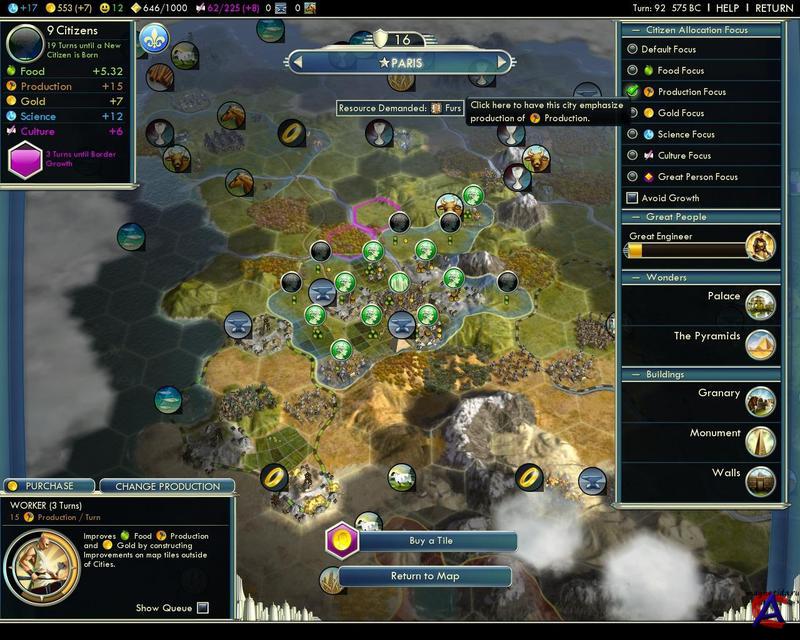Pick Great Person Focus
The image size is (800, 640).
(x=632, y=177)
